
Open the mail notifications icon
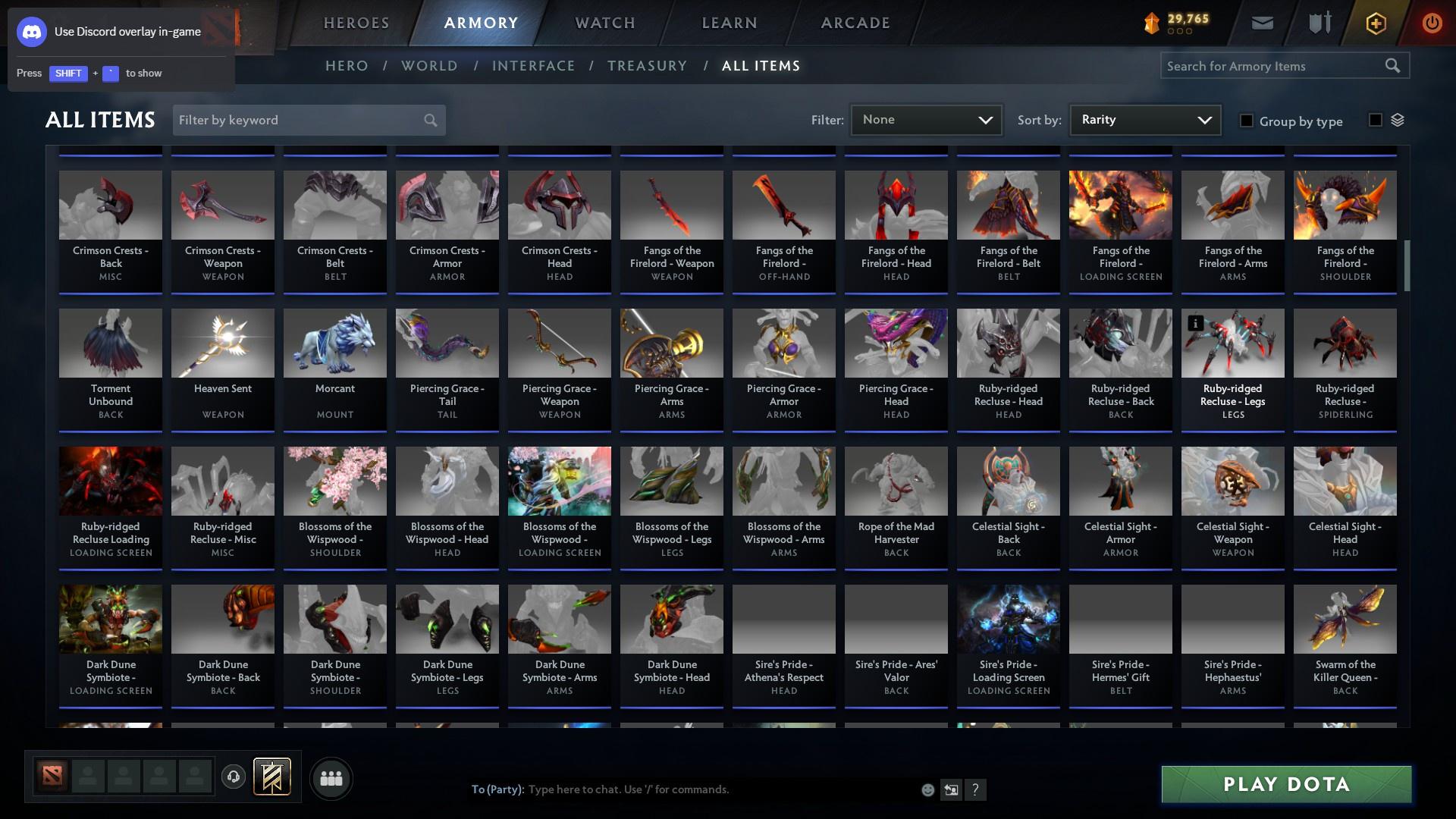pos(1261,23)
